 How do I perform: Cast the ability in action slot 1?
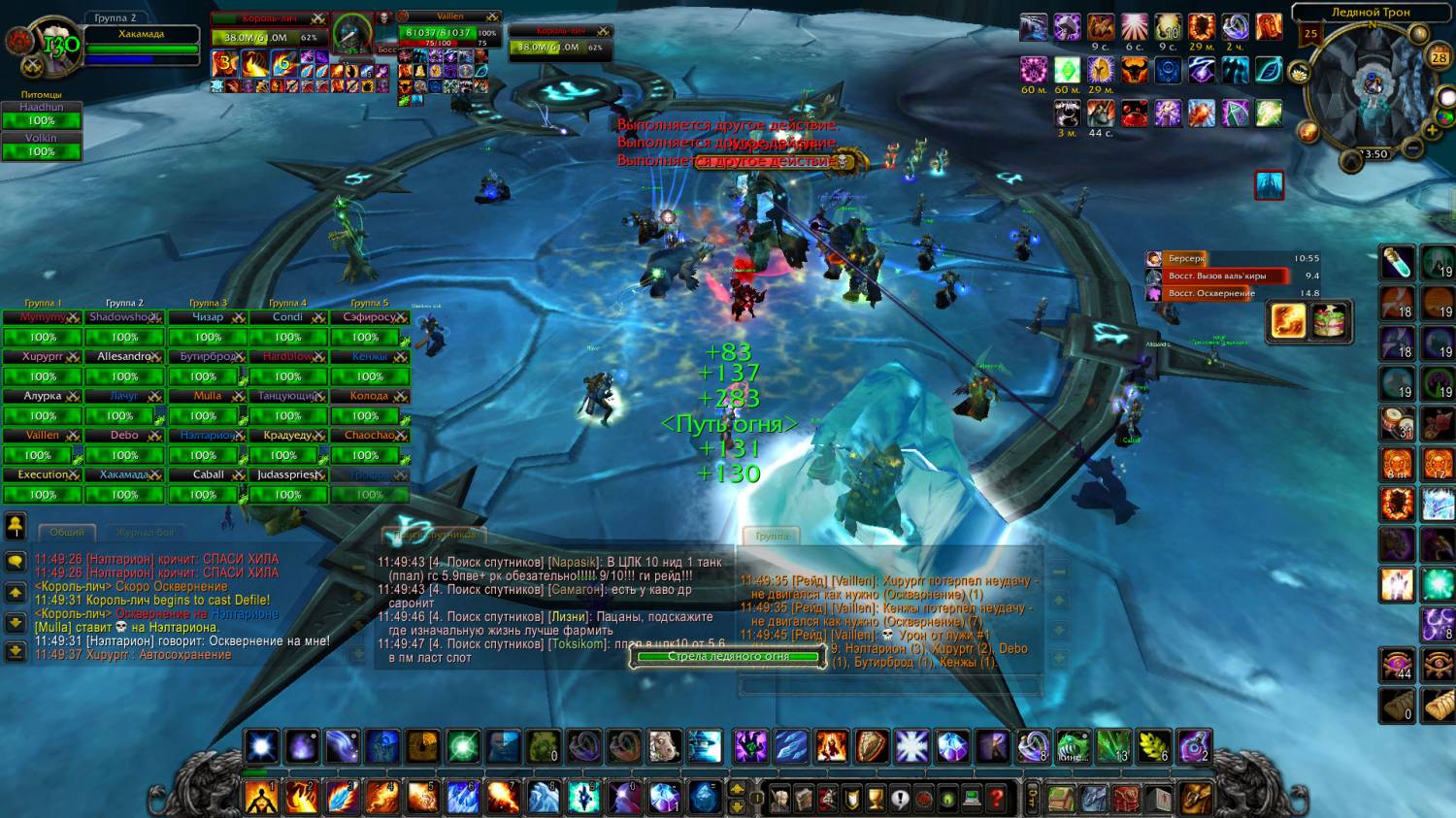pos(260,798)
